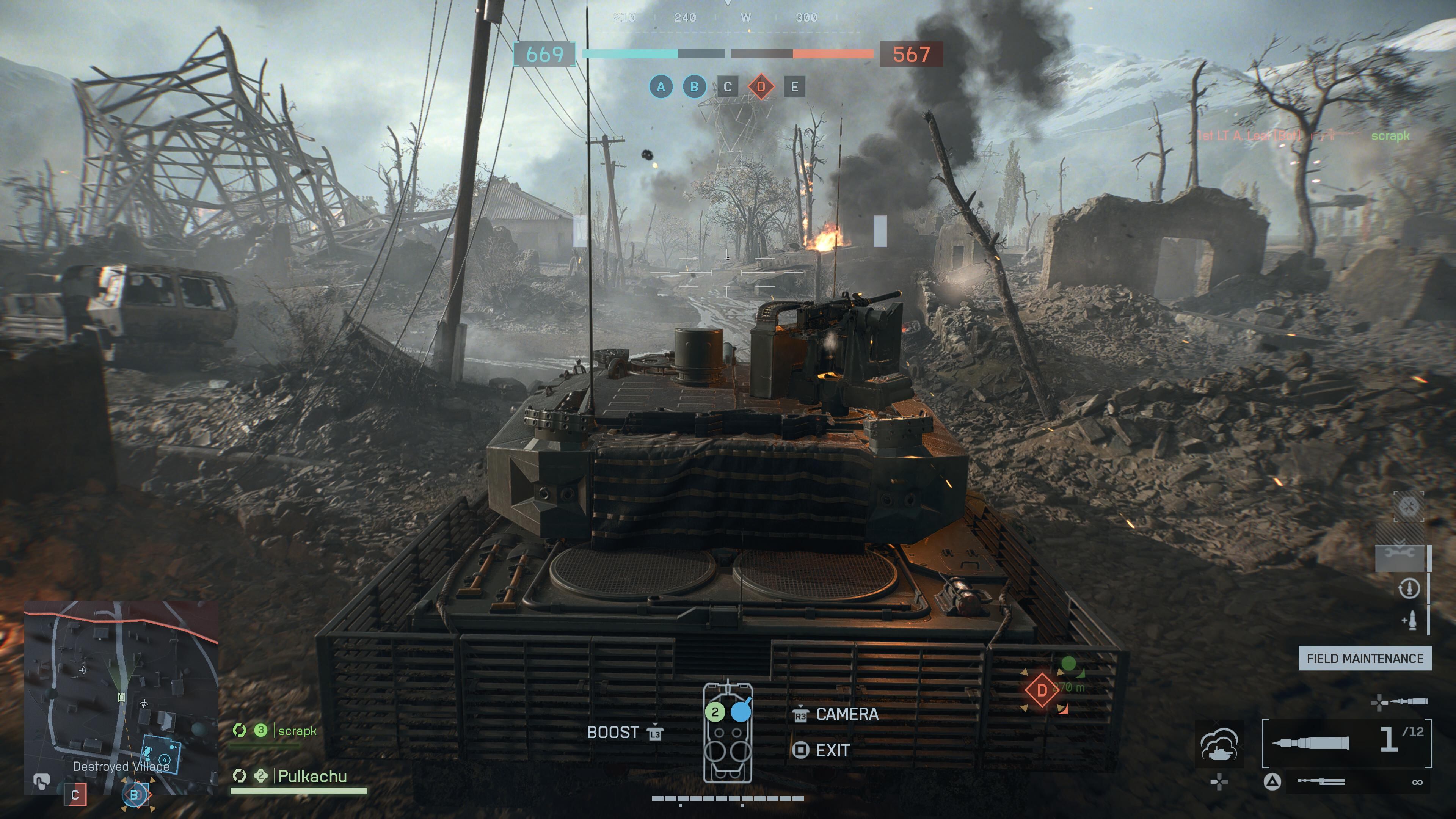Click the hand pointer icon on the minimap
This screenshot has height=819, width=1456.
point(41,782)
